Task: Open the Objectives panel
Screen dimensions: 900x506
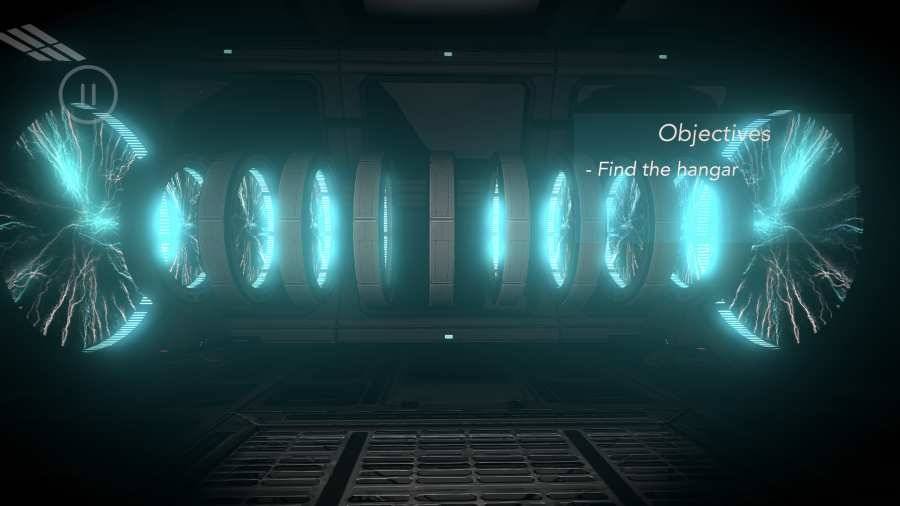Action: 714,133
